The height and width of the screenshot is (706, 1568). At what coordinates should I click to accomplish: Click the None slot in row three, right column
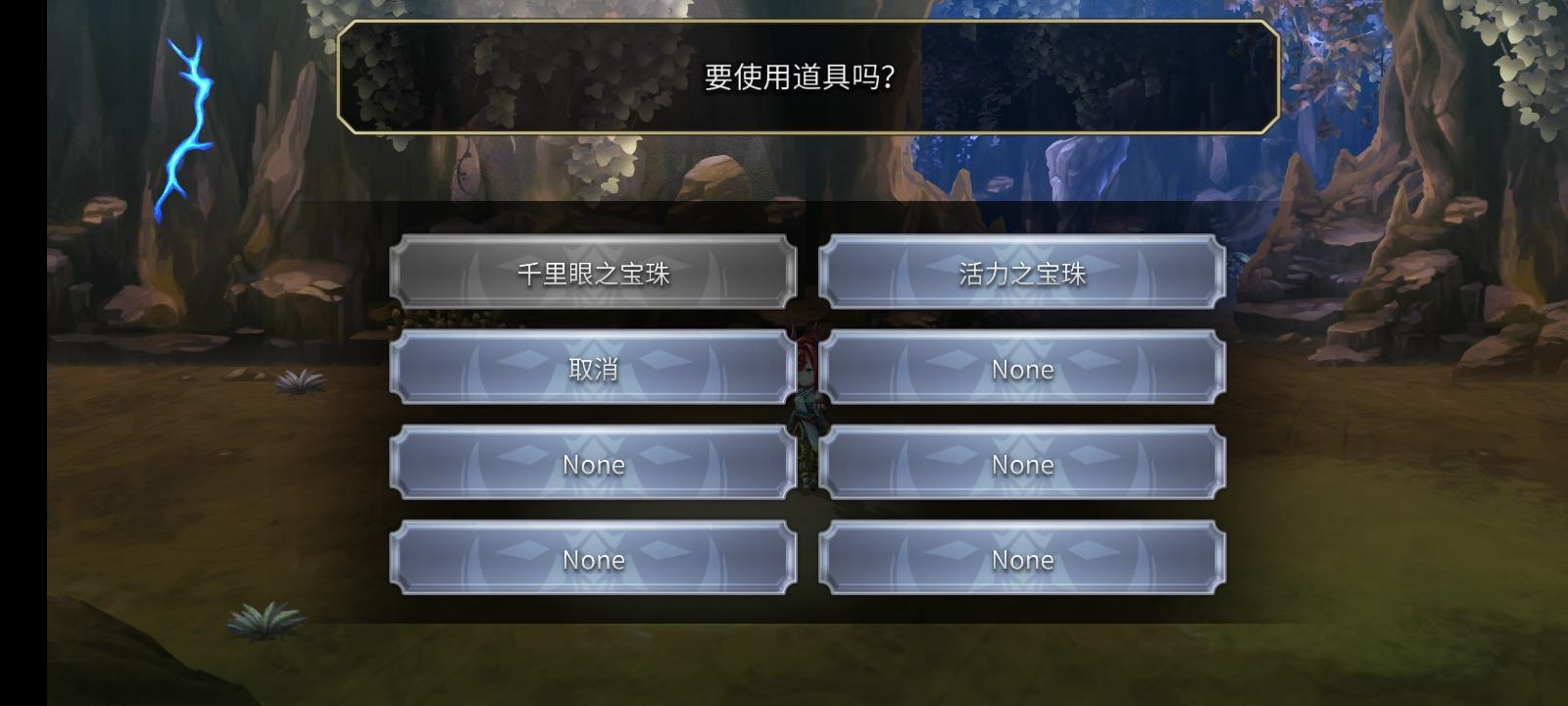point(1020,465)
